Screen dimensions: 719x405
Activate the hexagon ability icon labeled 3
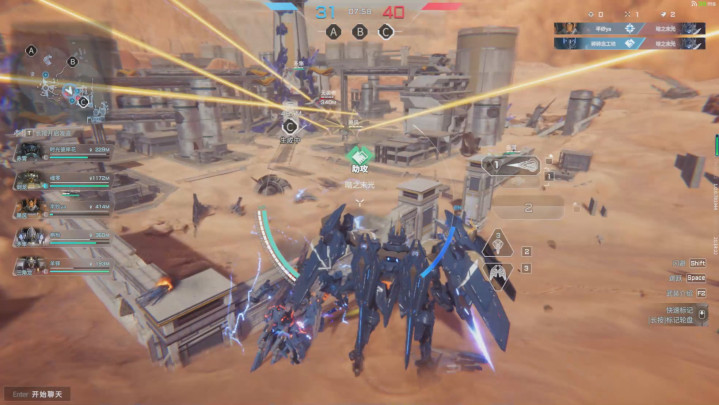[496, 270]
